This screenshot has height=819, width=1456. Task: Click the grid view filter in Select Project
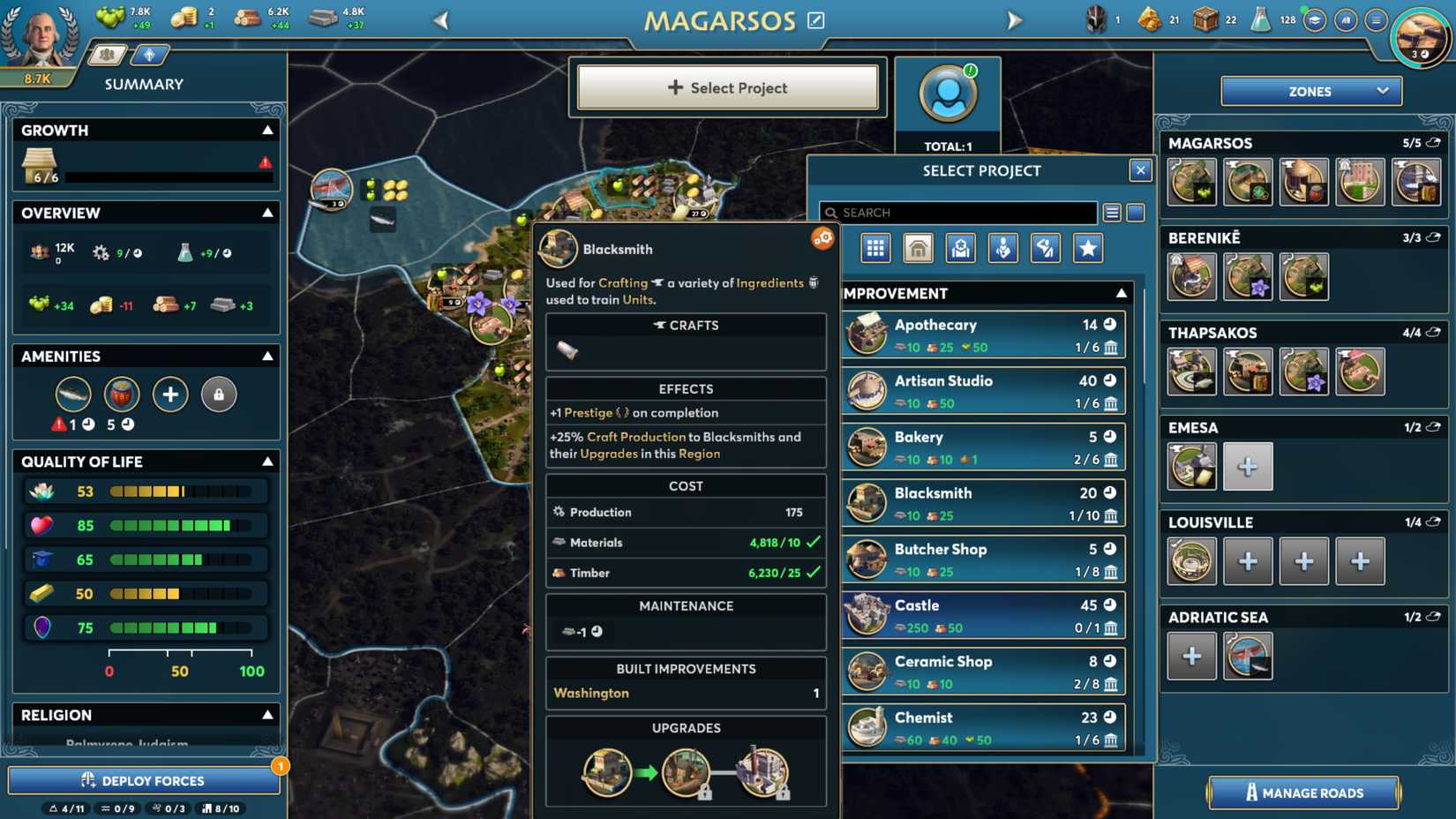tap(875, 248)
